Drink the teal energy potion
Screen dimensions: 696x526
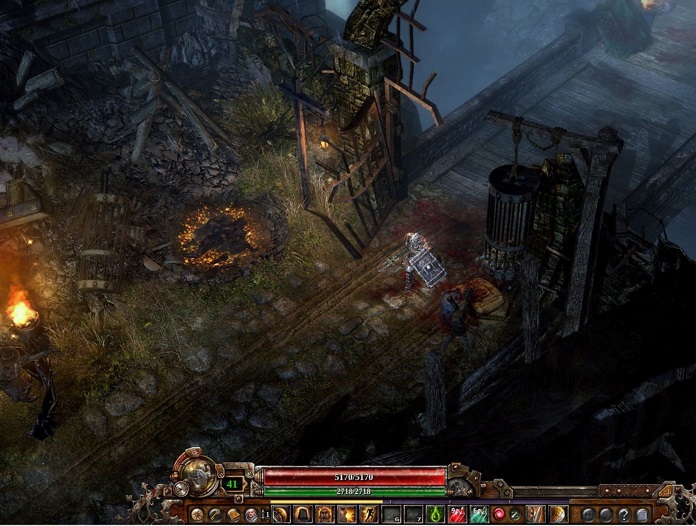point(480,514)
